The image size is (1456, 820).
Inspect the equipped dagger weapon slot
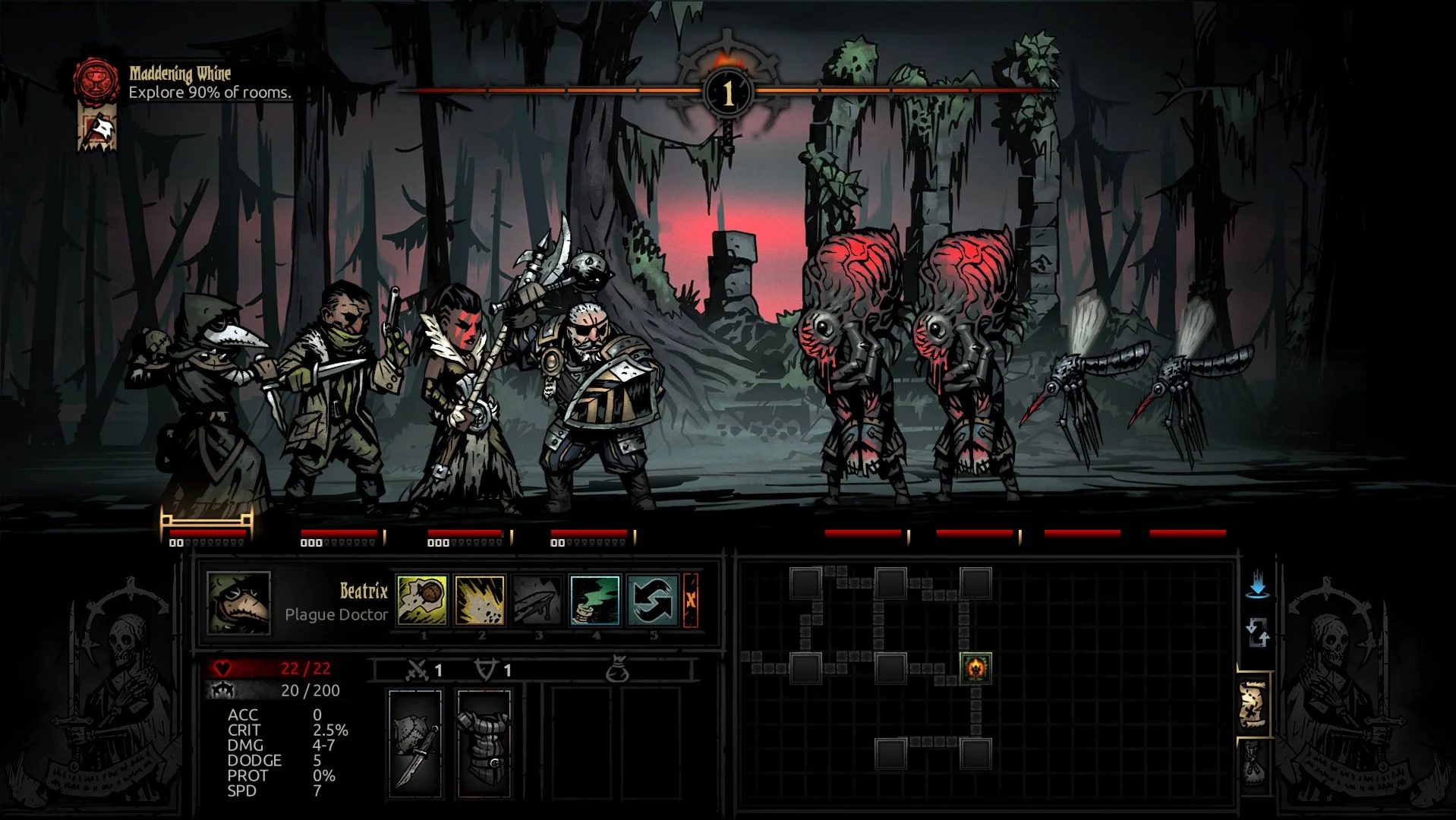pos(415,744)
